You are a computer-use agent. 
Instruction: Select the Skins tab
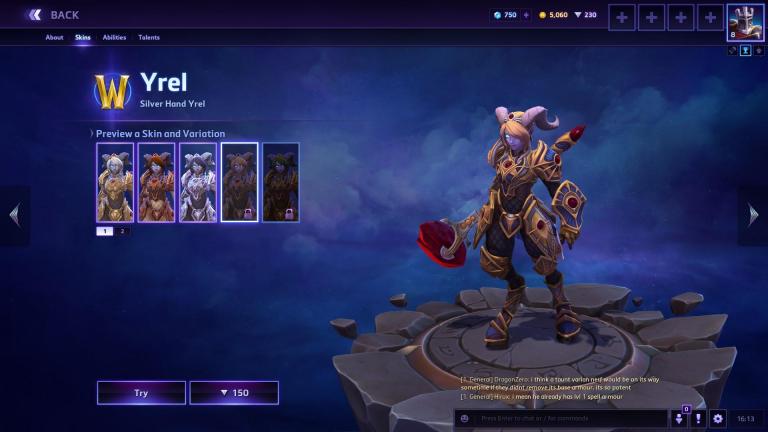click(82, 38)
